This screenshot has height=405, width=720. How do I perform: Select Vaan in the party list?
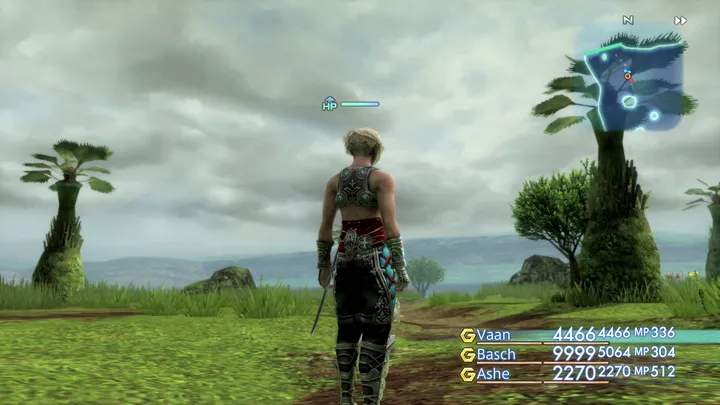coord(495,334)
